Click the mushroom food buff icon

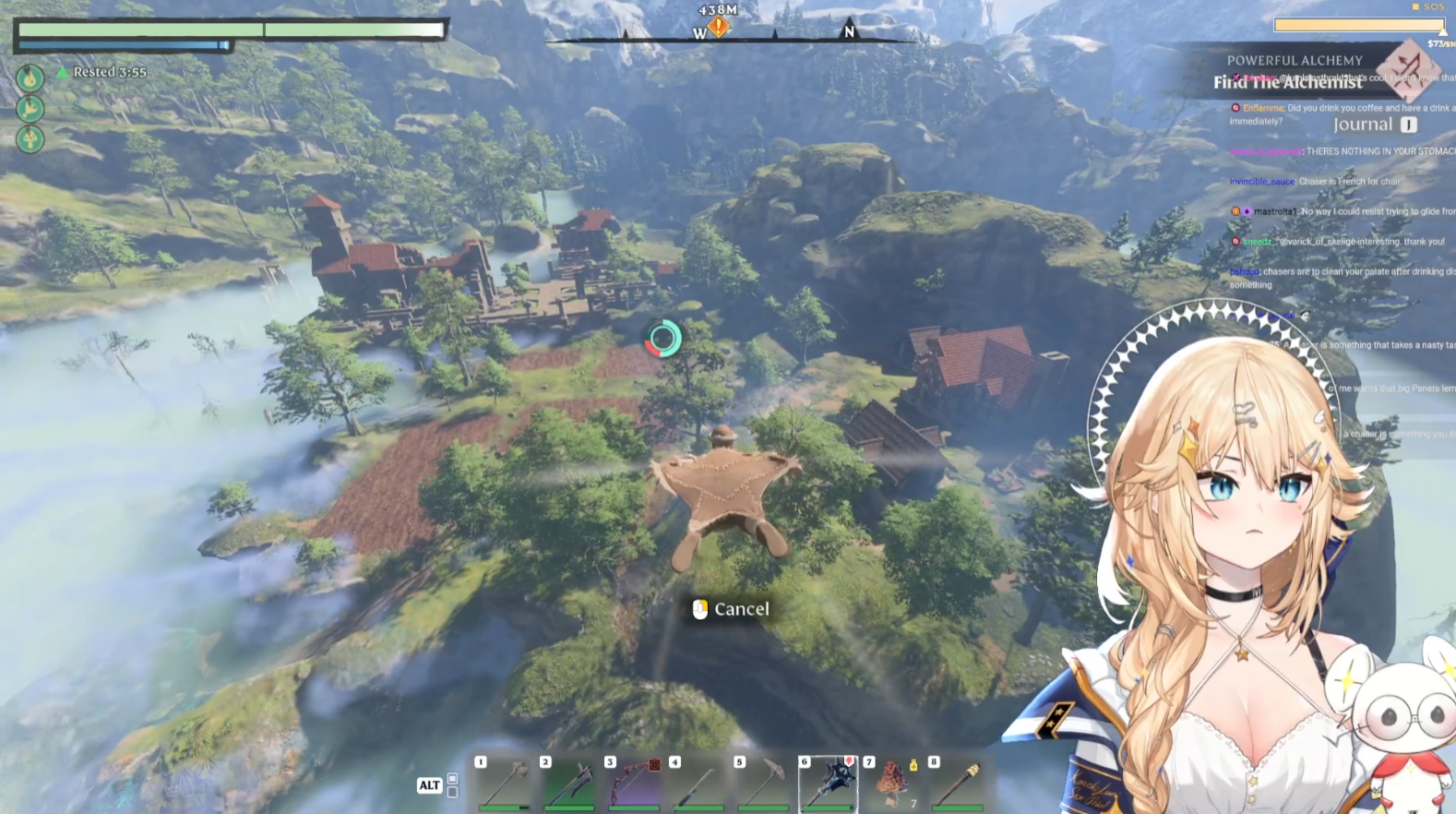click(x=30, y=139)
